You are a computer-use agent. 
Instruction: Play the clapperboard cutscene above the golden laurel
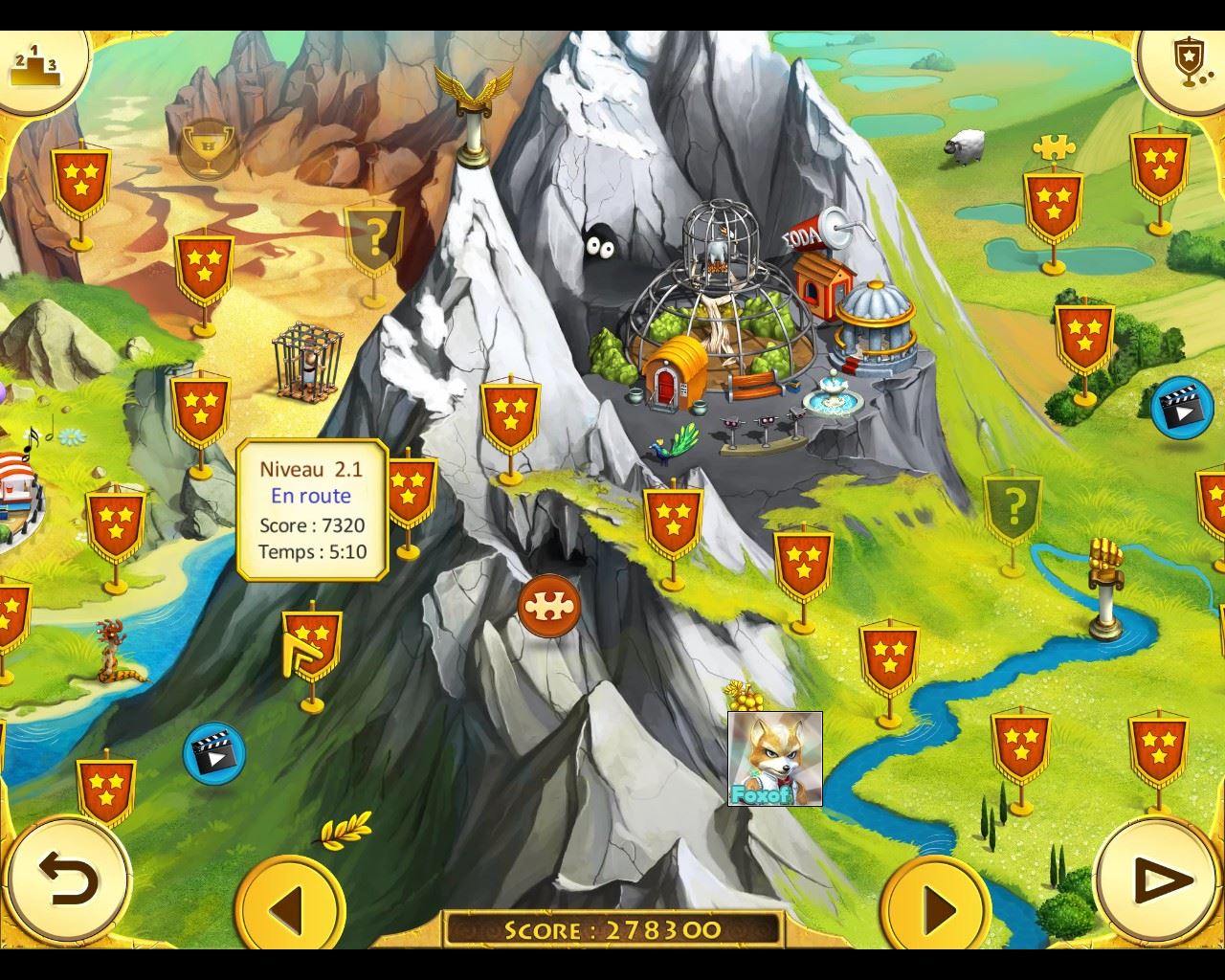coord(214,753)
